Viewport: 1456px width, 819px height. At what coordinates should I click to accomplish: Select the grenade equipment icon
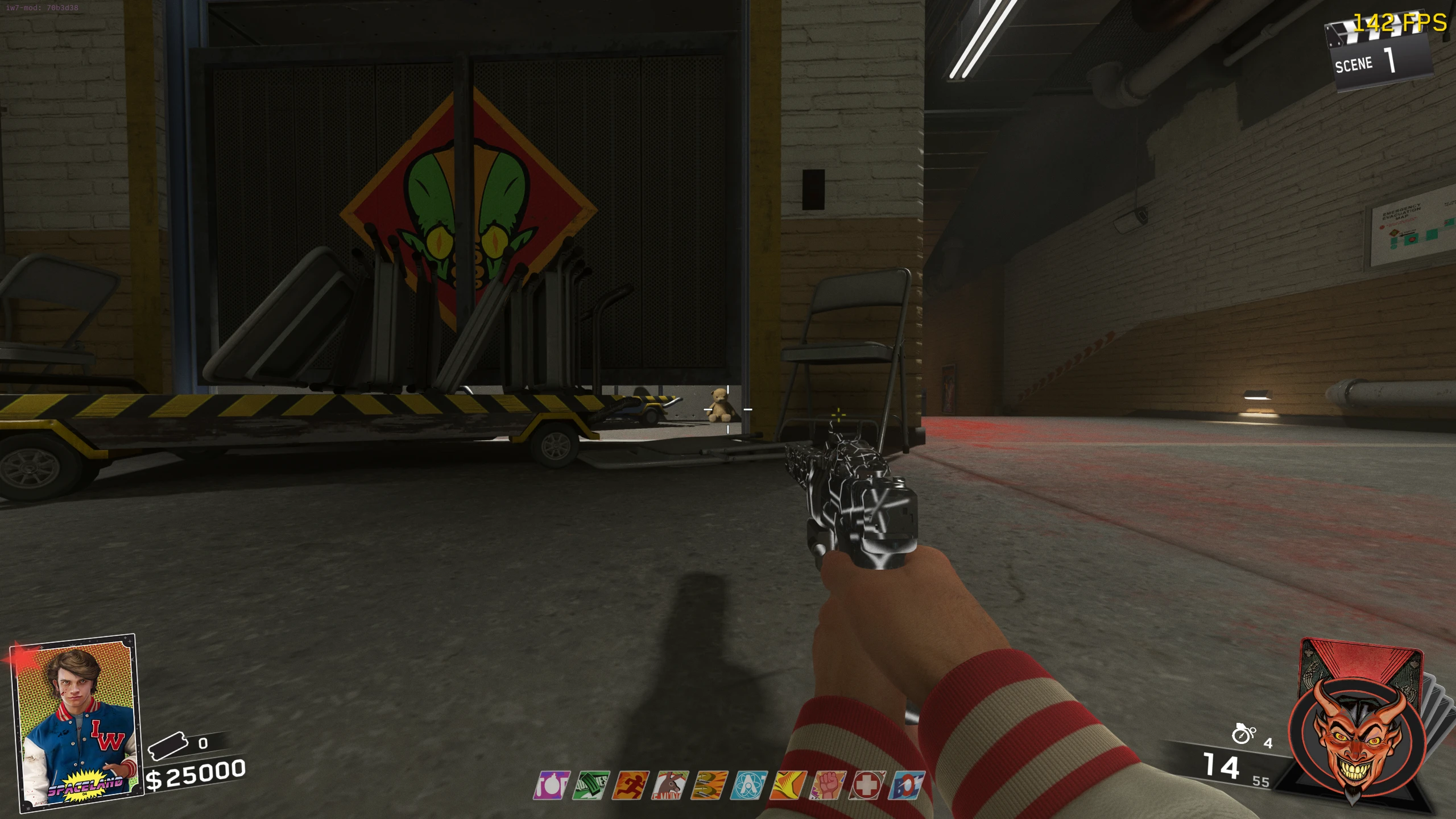tap(1243, 734)
